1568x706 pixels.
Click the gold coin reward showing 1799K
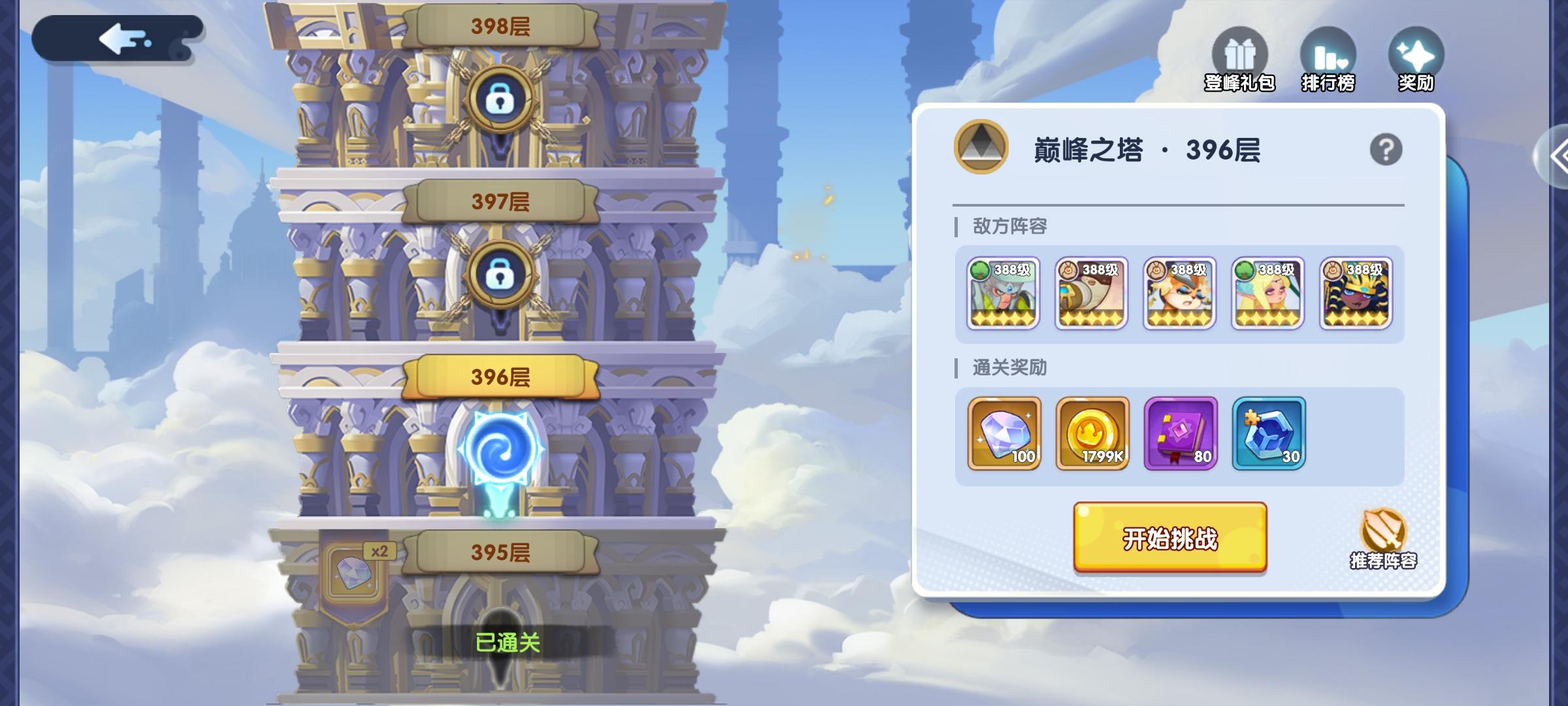pos(1091,433)
